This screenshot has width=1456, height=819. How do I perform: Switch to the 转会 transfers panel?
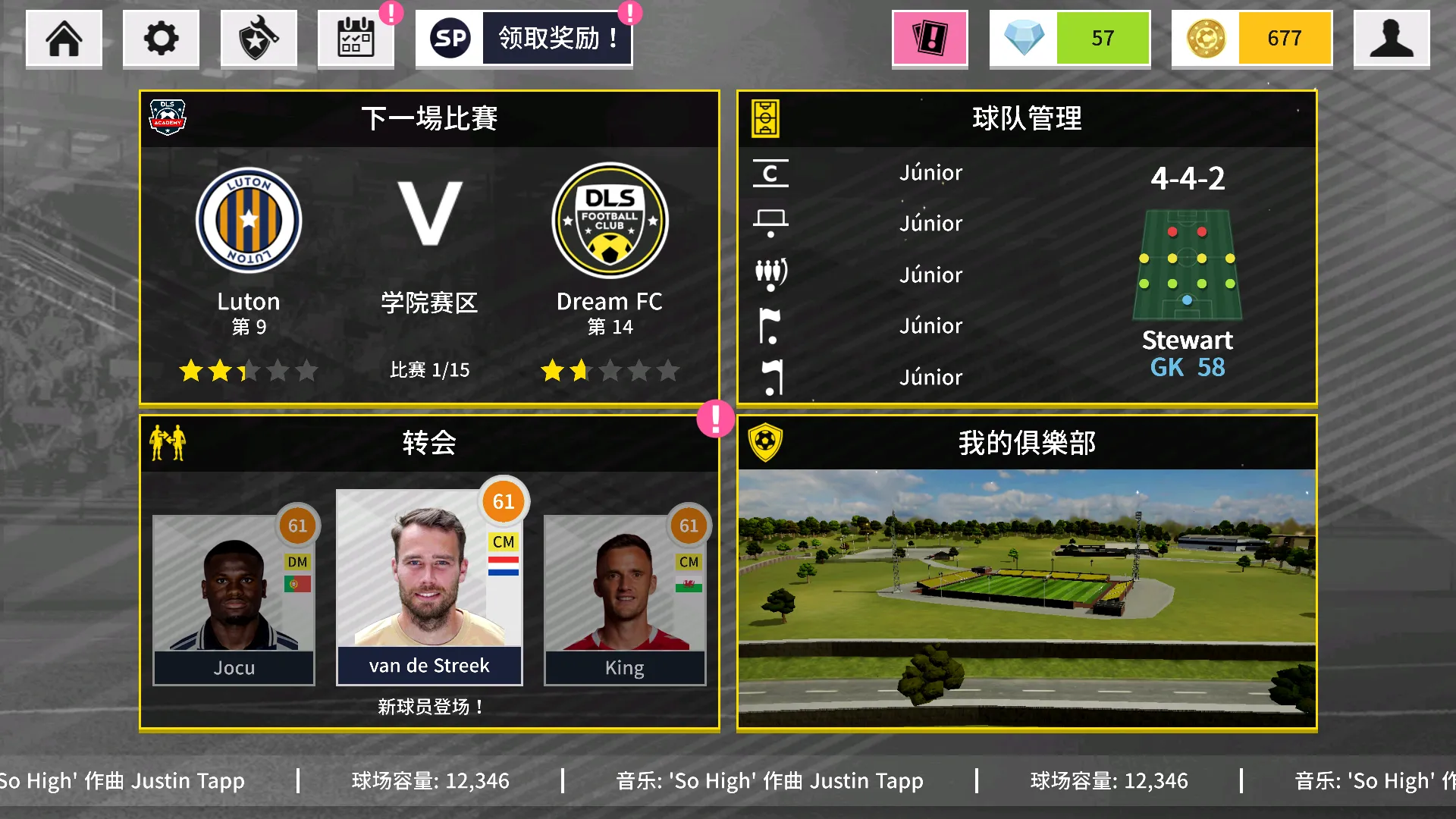(429, 444)
